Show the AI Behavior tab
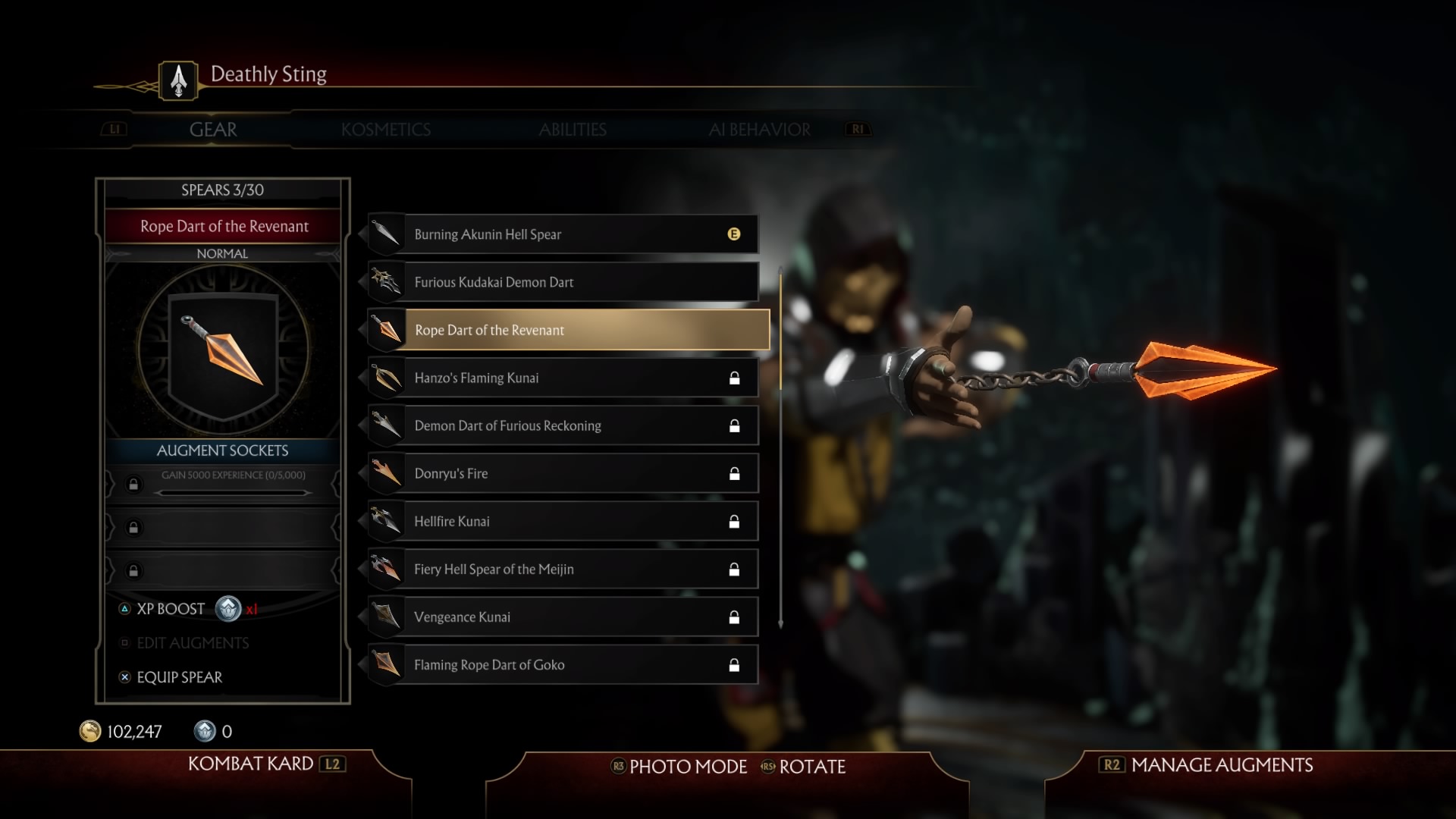The image size is (1456, 819). point(759,130)
